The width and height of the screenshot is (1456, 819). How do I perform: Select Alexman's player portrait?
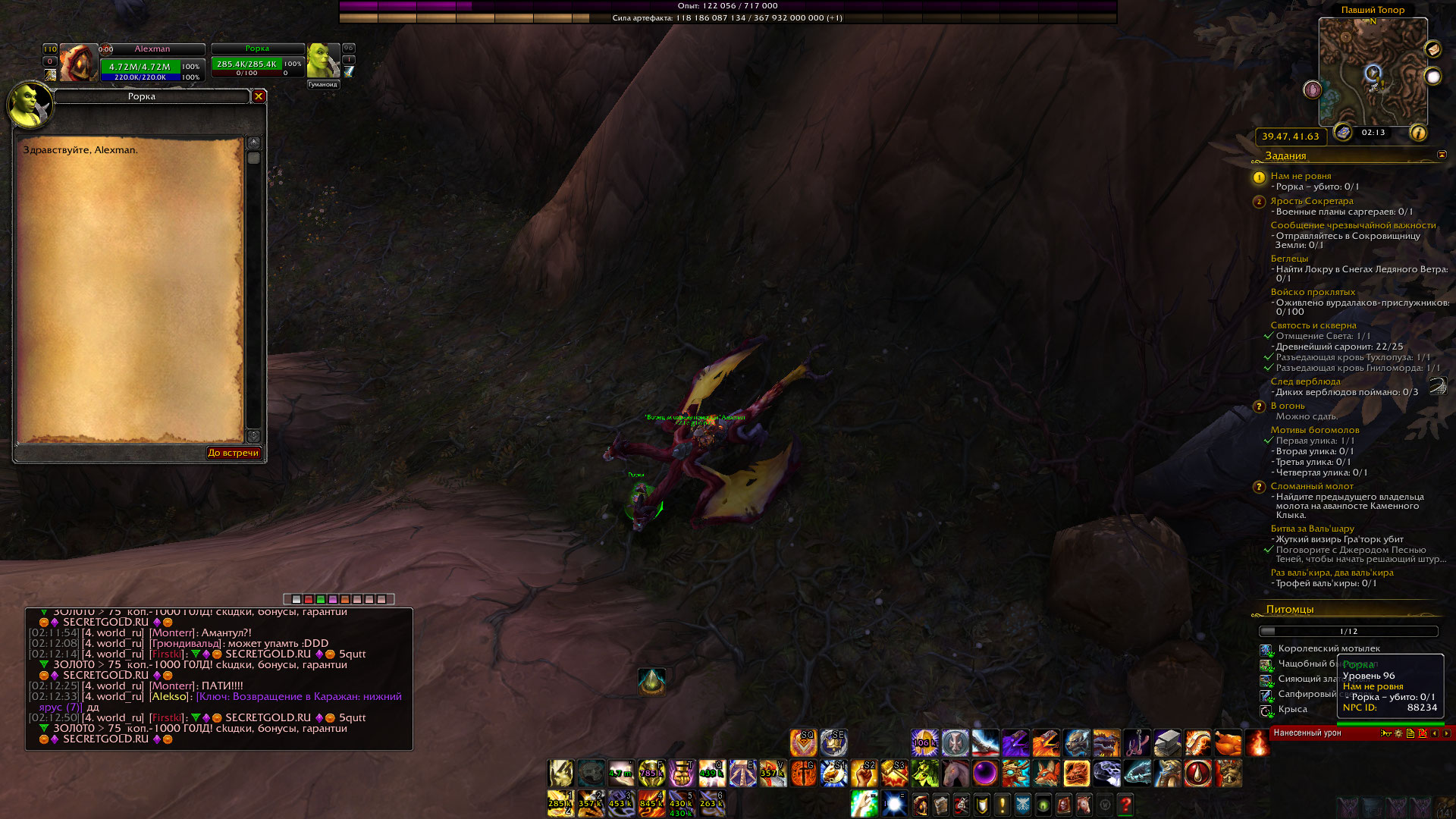pyautogui.click(x=78, y=63)
